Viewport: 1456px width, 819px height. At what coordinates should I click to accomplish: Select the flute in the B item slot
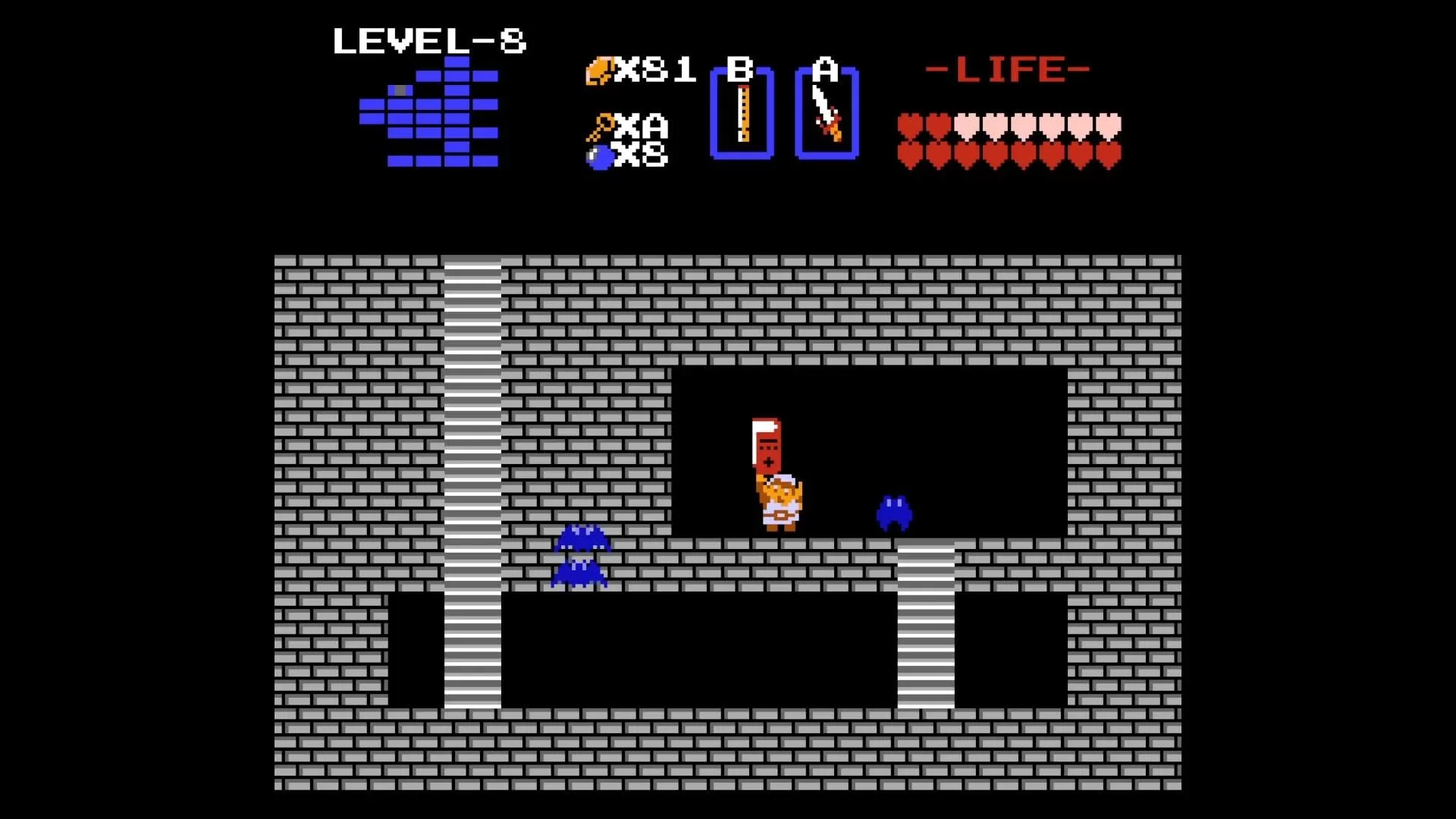pyautogui.click(x=742, y=114)
